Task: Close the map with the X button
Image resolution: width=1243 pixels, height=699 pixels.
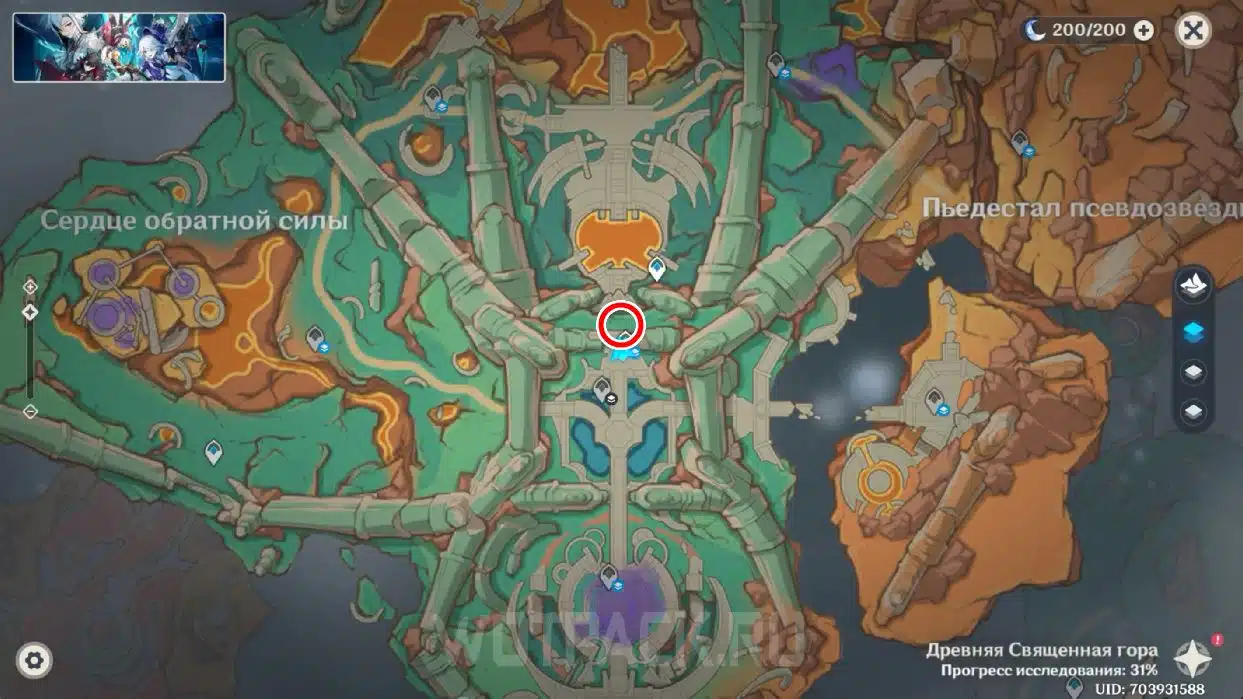Action: tap(1192, 30)
